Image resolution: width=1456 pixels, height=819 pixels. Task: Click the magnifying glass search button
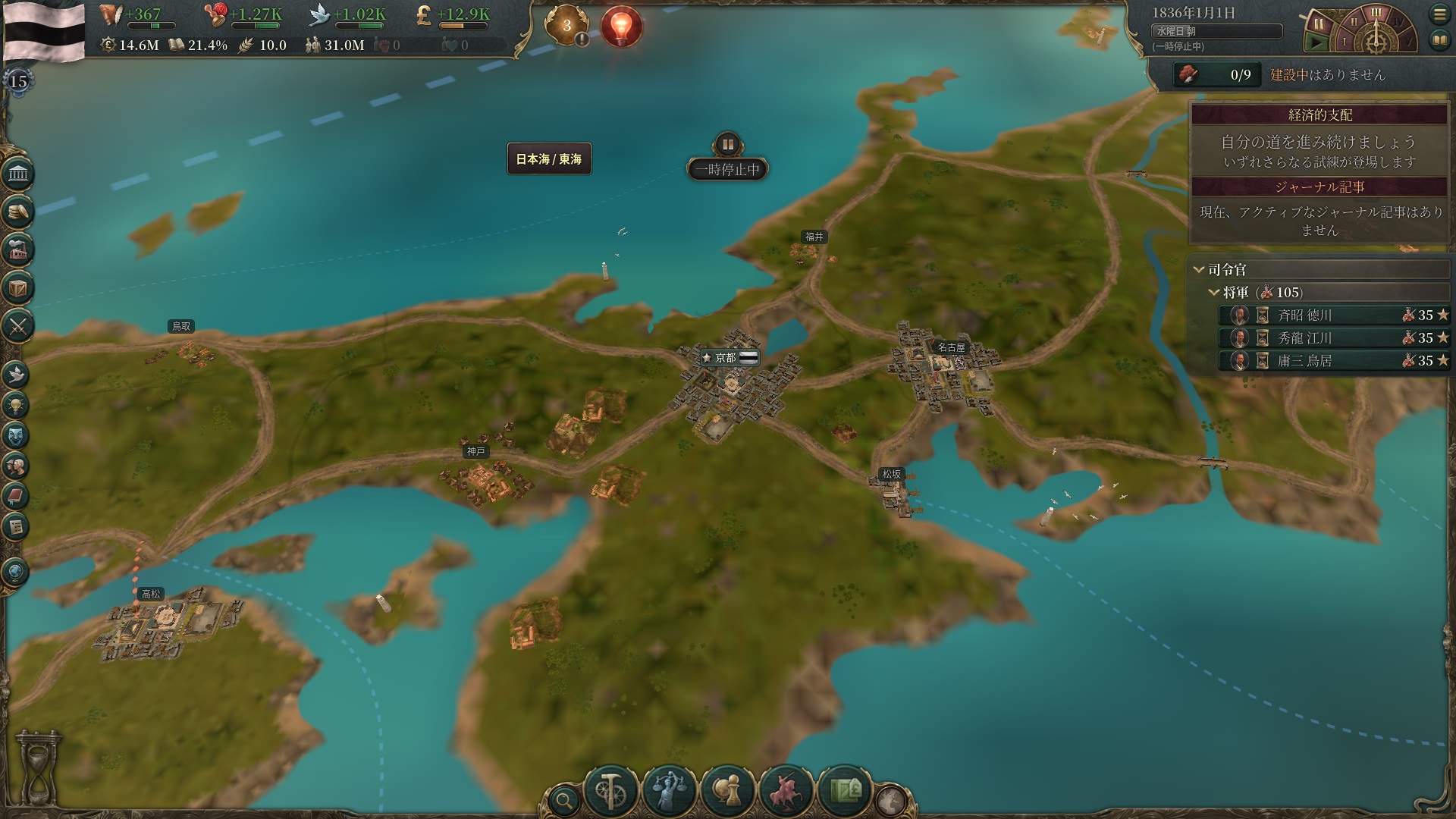click(x=563, y=799)
